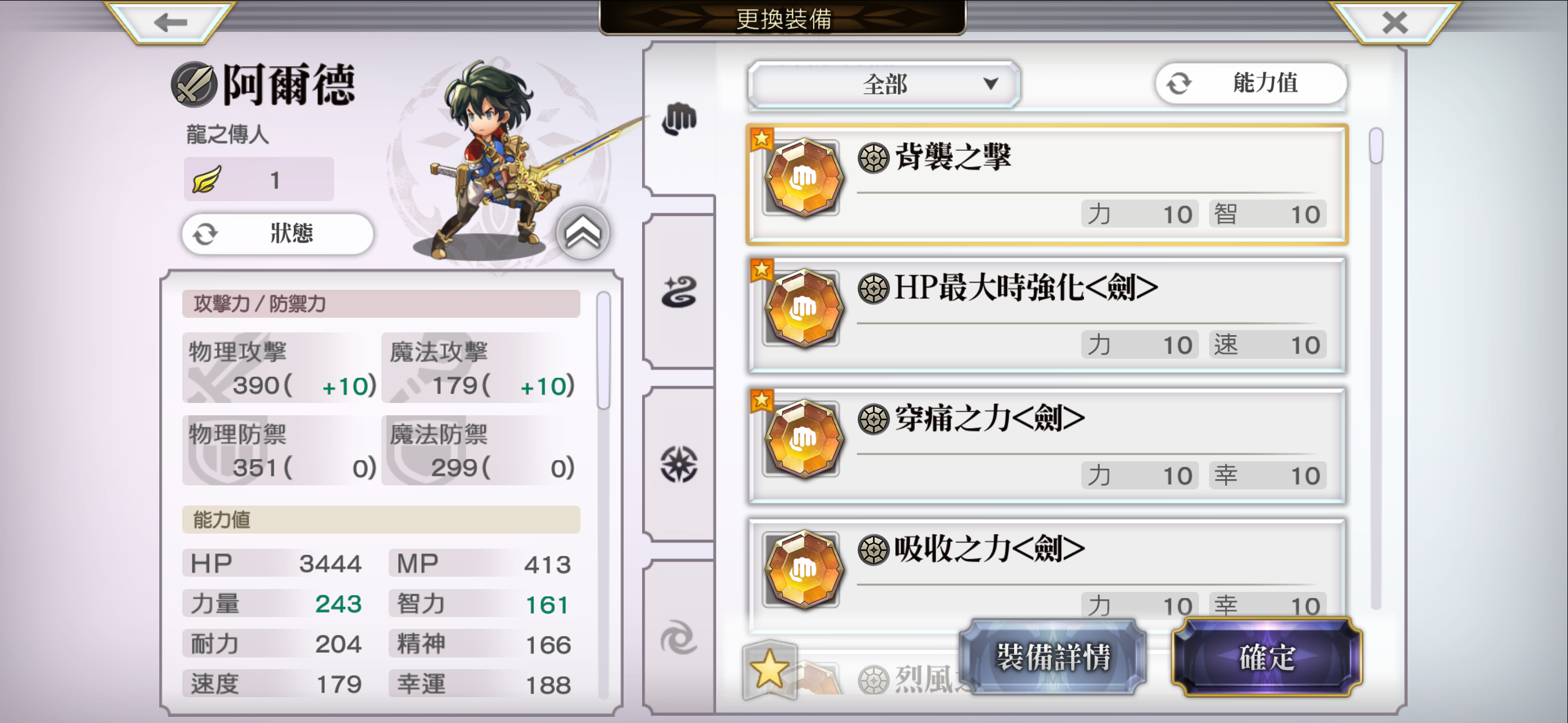
Task: Open the swirl magic equipment category tab
Action: click(x=680, y=292)
